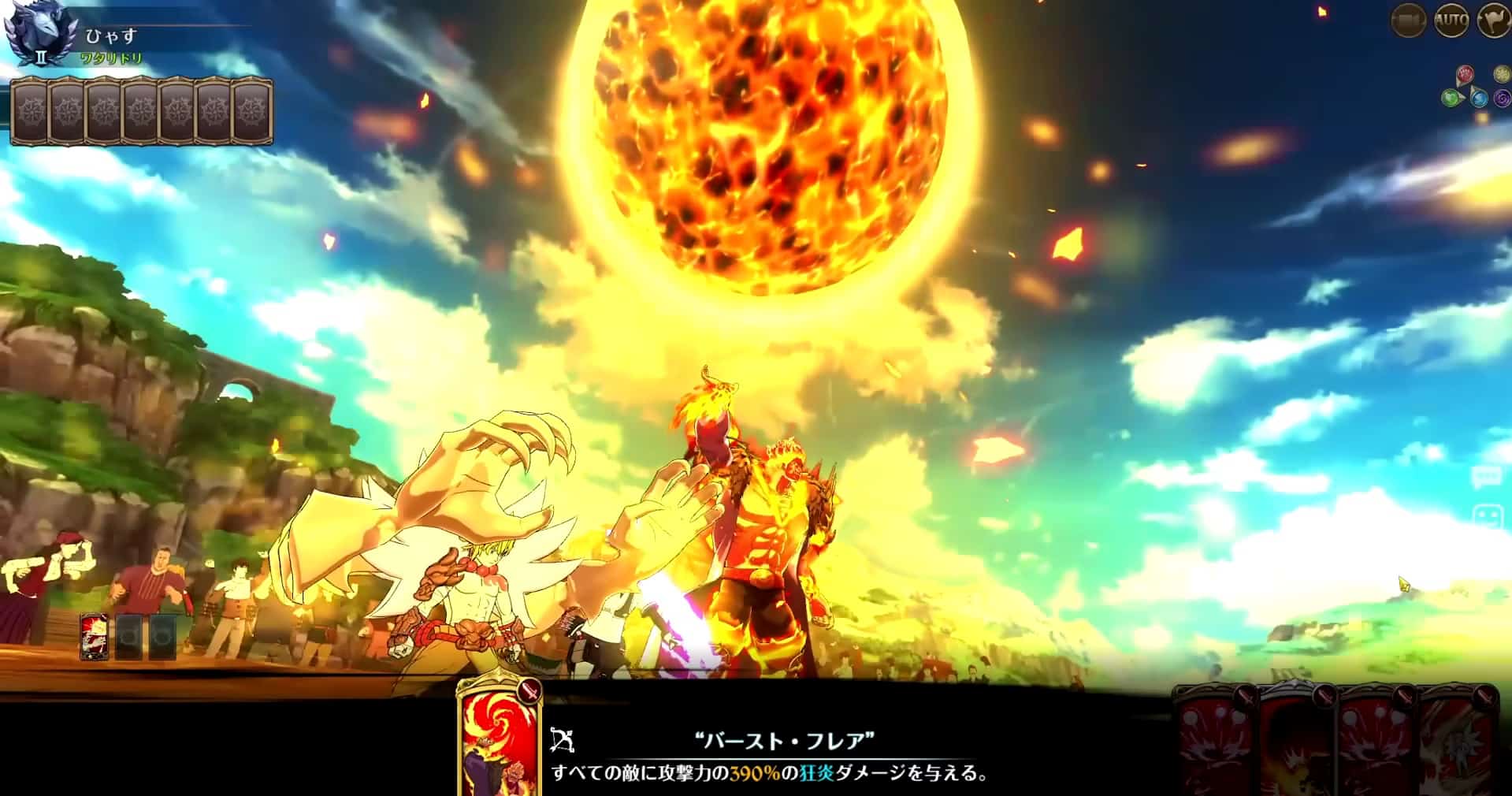1512x796 pixels.
Task: Click the green HP attribute orb
Action: coord(1451,97)
